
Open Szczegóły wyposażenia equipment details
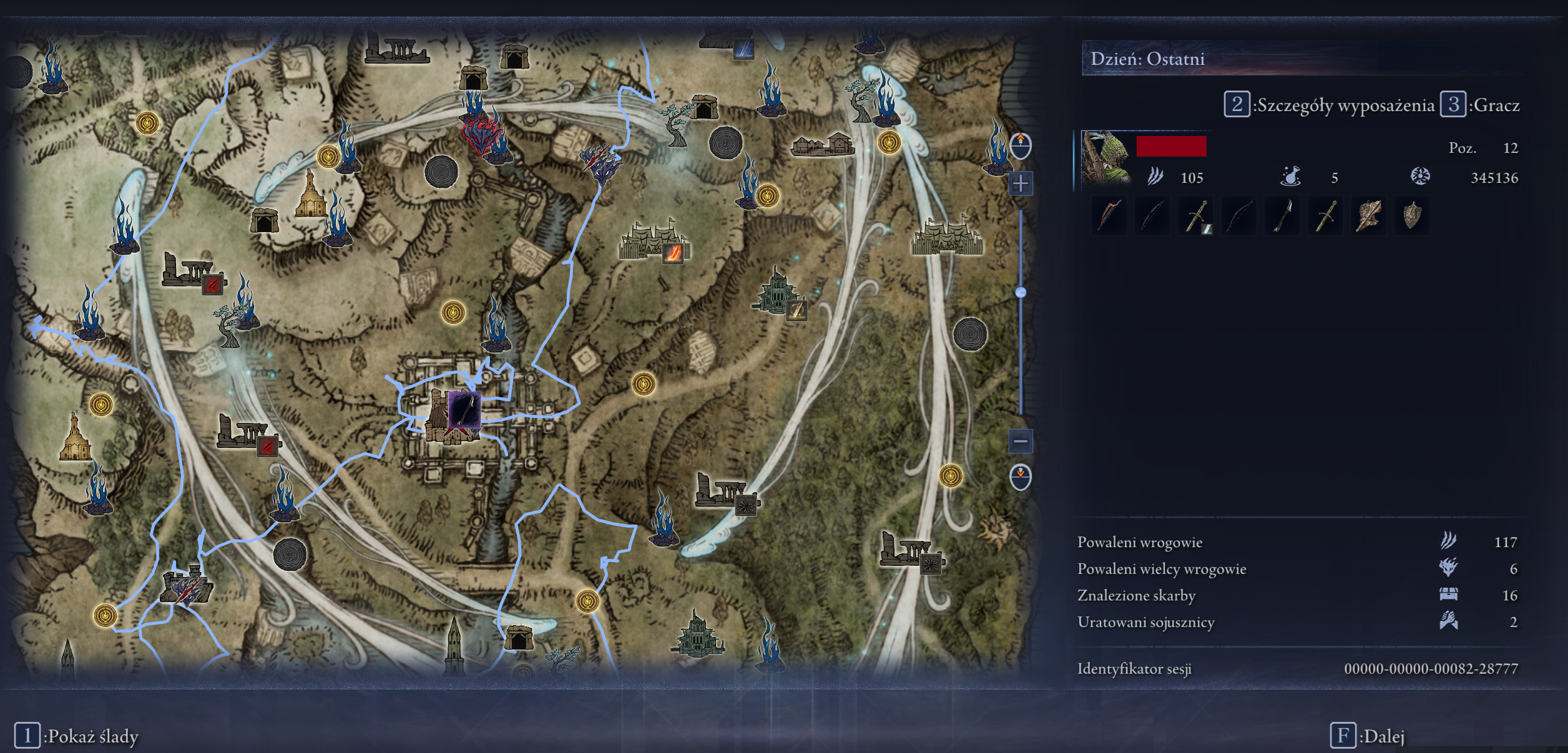pos(1330,105)
